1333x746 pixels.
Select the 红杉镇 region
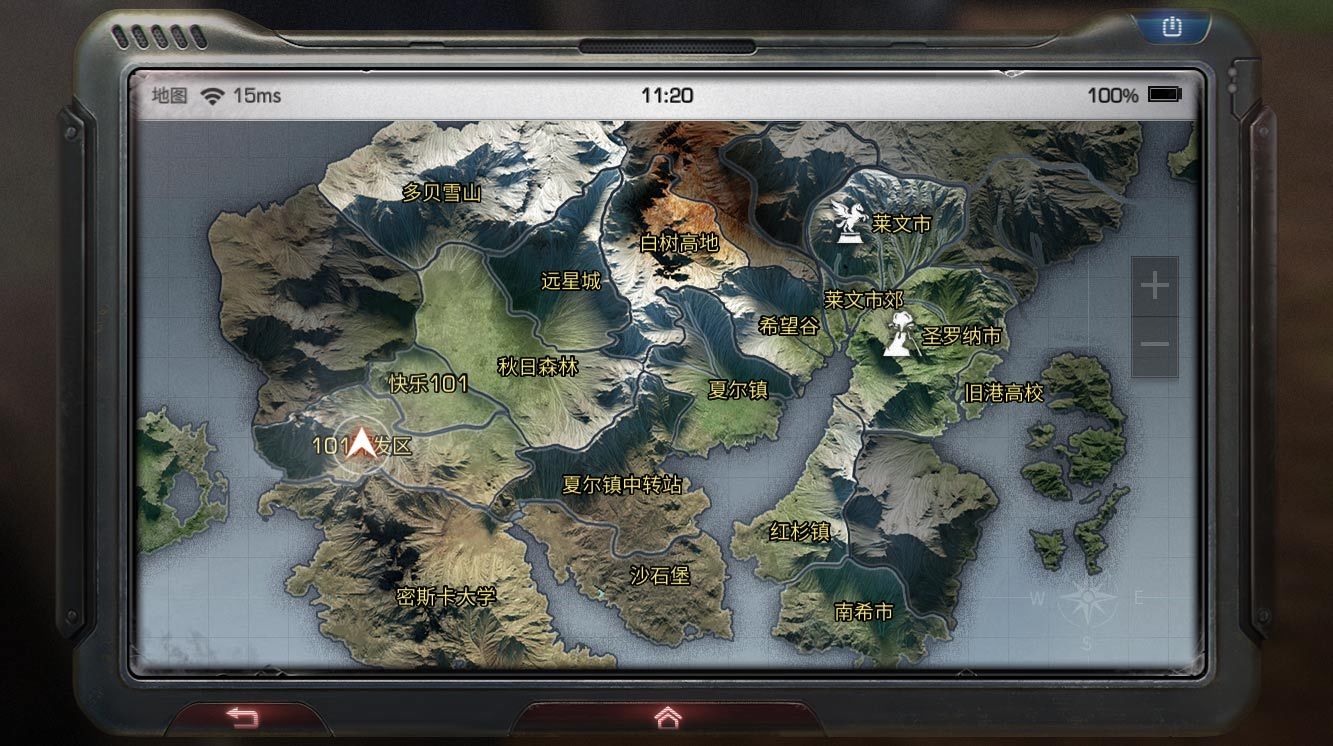click(800, 532)
